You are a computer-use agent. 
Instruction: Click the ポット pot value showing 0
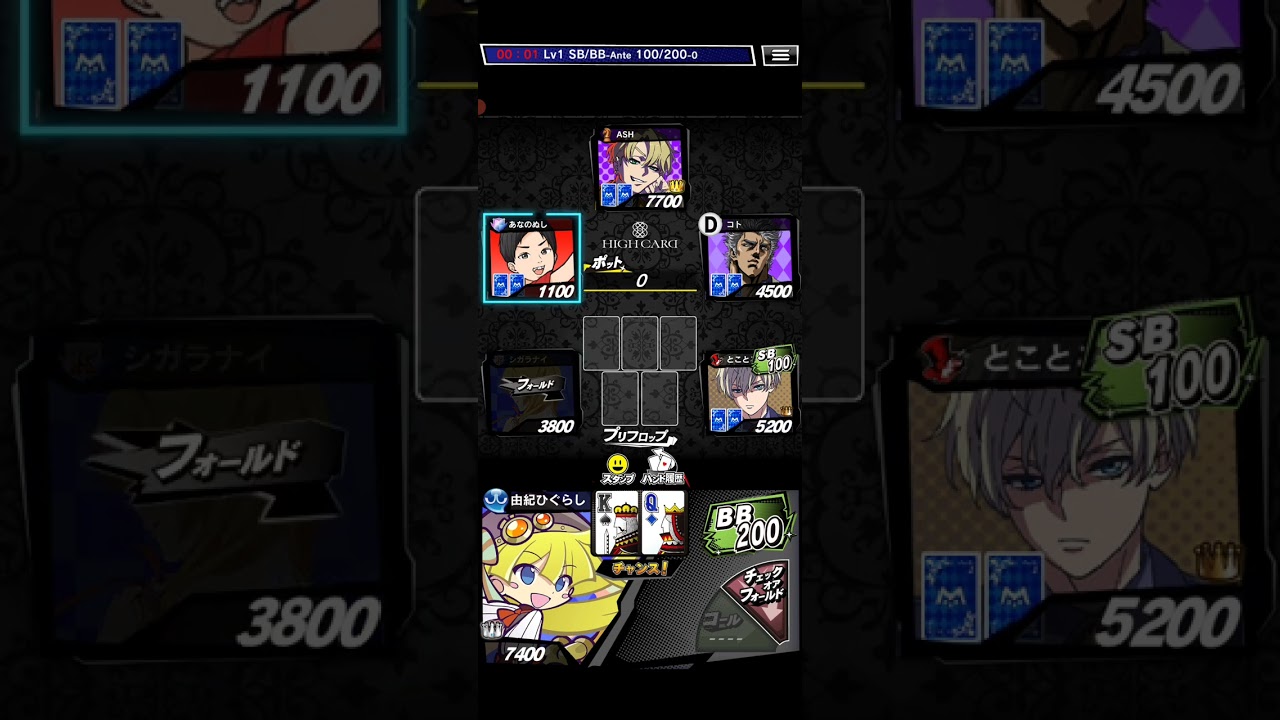coord(638,277)
